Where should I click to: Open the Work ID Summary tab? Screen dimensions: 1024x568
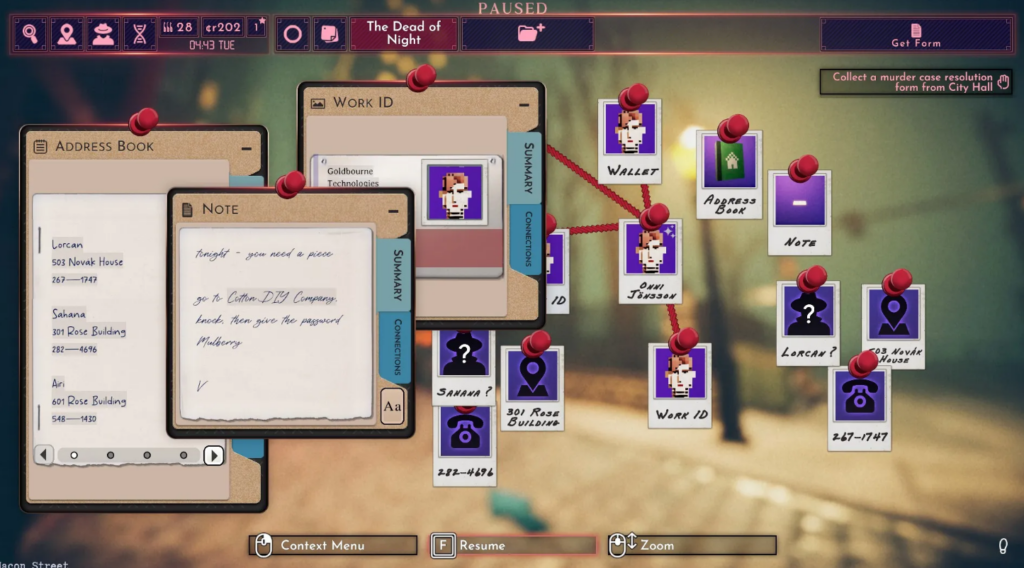[x=527, y=168]
